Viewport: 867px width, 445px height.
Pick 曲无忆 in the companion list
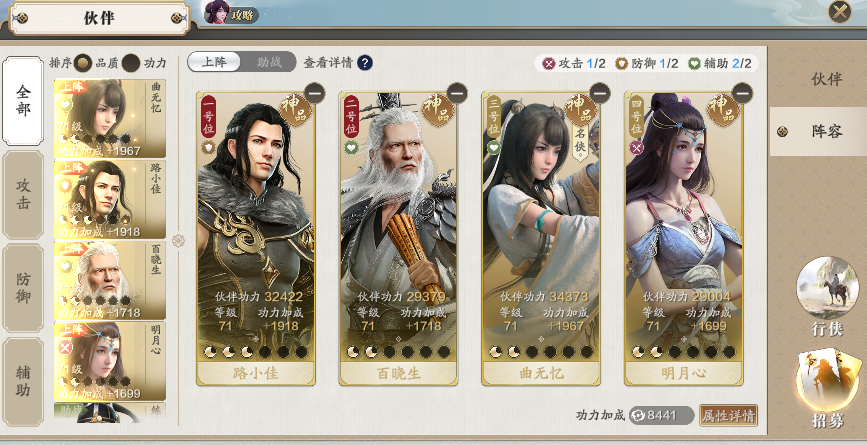point(110,119)
